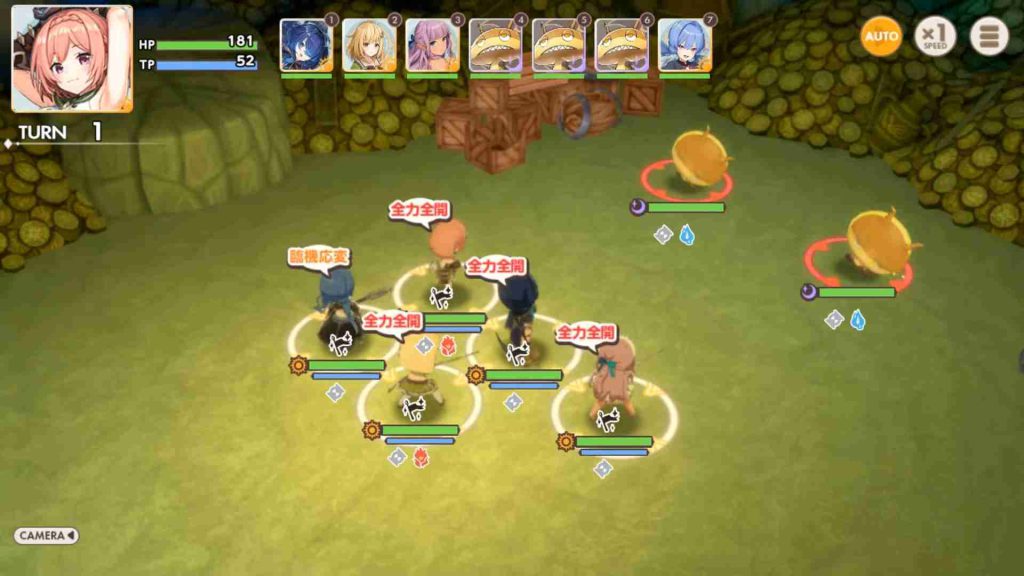The image size is (1024, 576).
Task: Choose the light blue-haired portrait numbered 7
Action: pos(684,46)
